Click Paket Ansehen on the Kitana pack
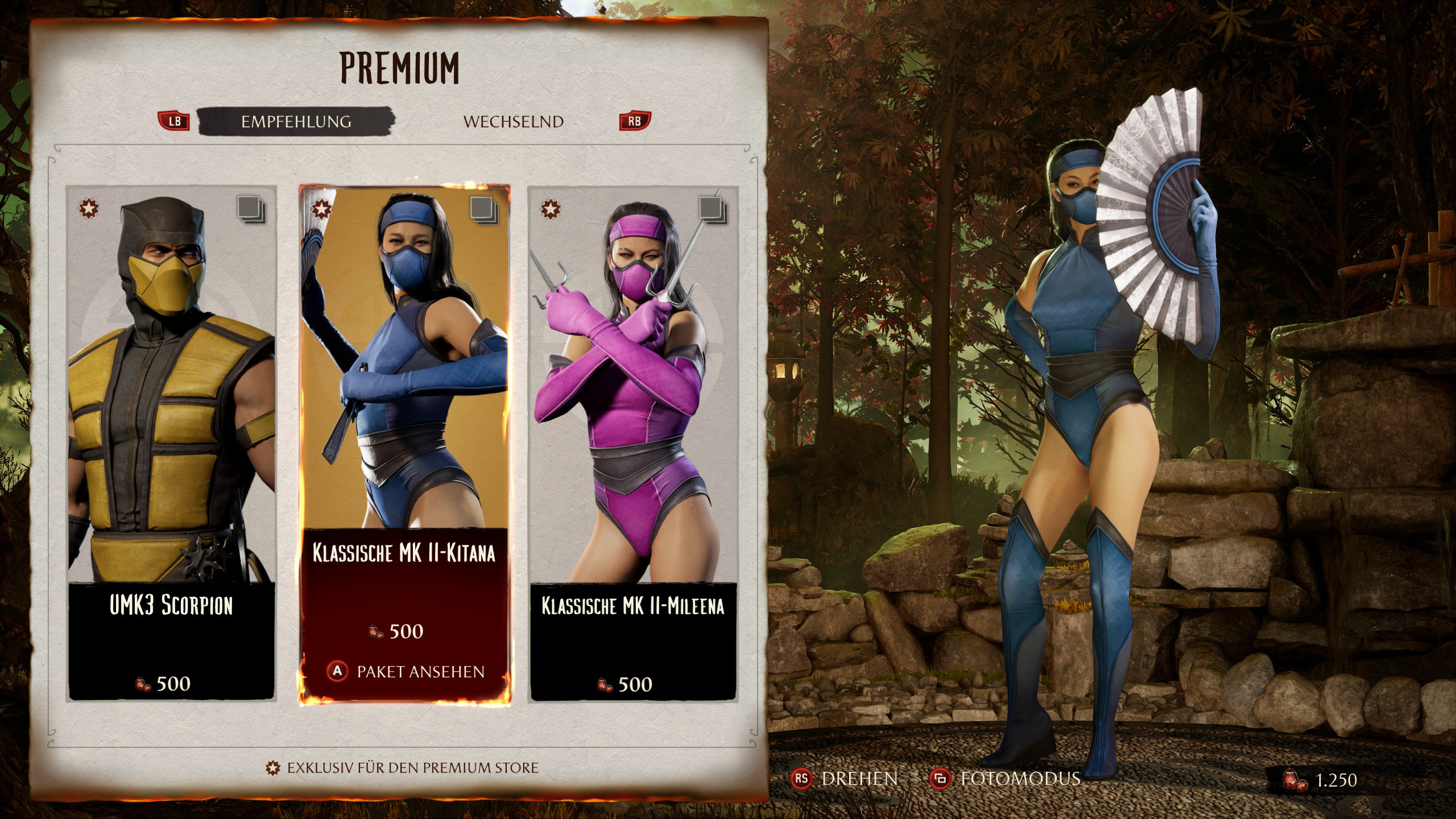Viewport: 1456px width, 819px height. pos(406,672)
